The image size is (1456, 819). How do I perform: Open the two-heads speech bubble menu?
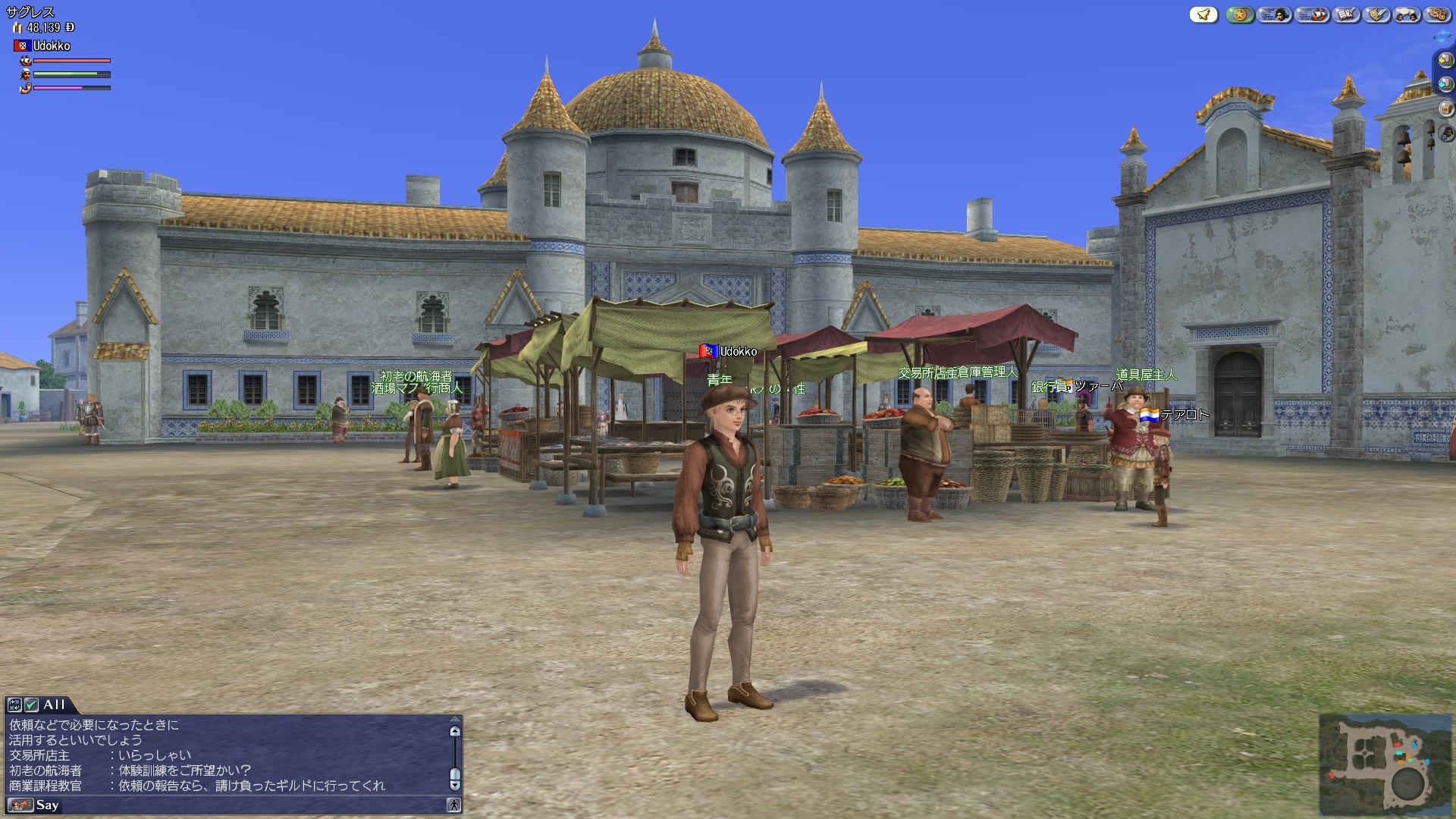(1407, 14)
